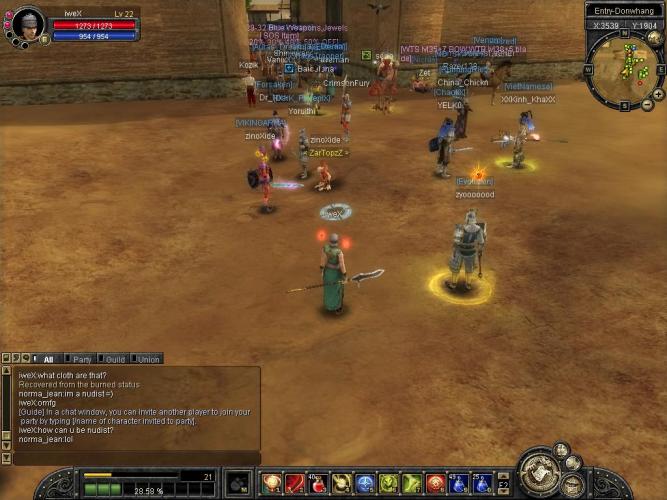Select the Guild chat tab
Image resolution: width=667 pixels, height=500 pixels.
pos(115,359)
